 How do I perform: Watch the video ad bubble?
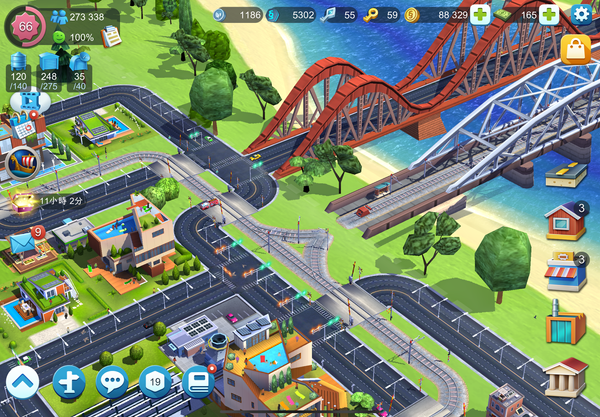point(29,100)
